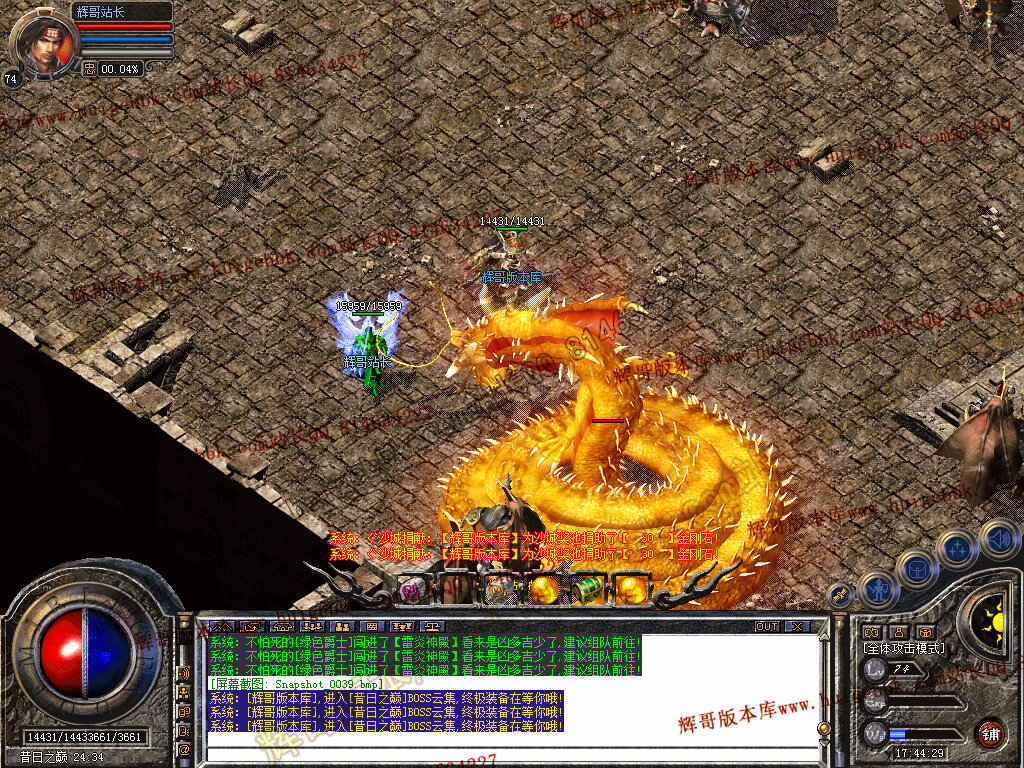This screenshot has width=1024, height=768.
Task: Click the small orange satellite icon button
Action: [x=841, y=595]
